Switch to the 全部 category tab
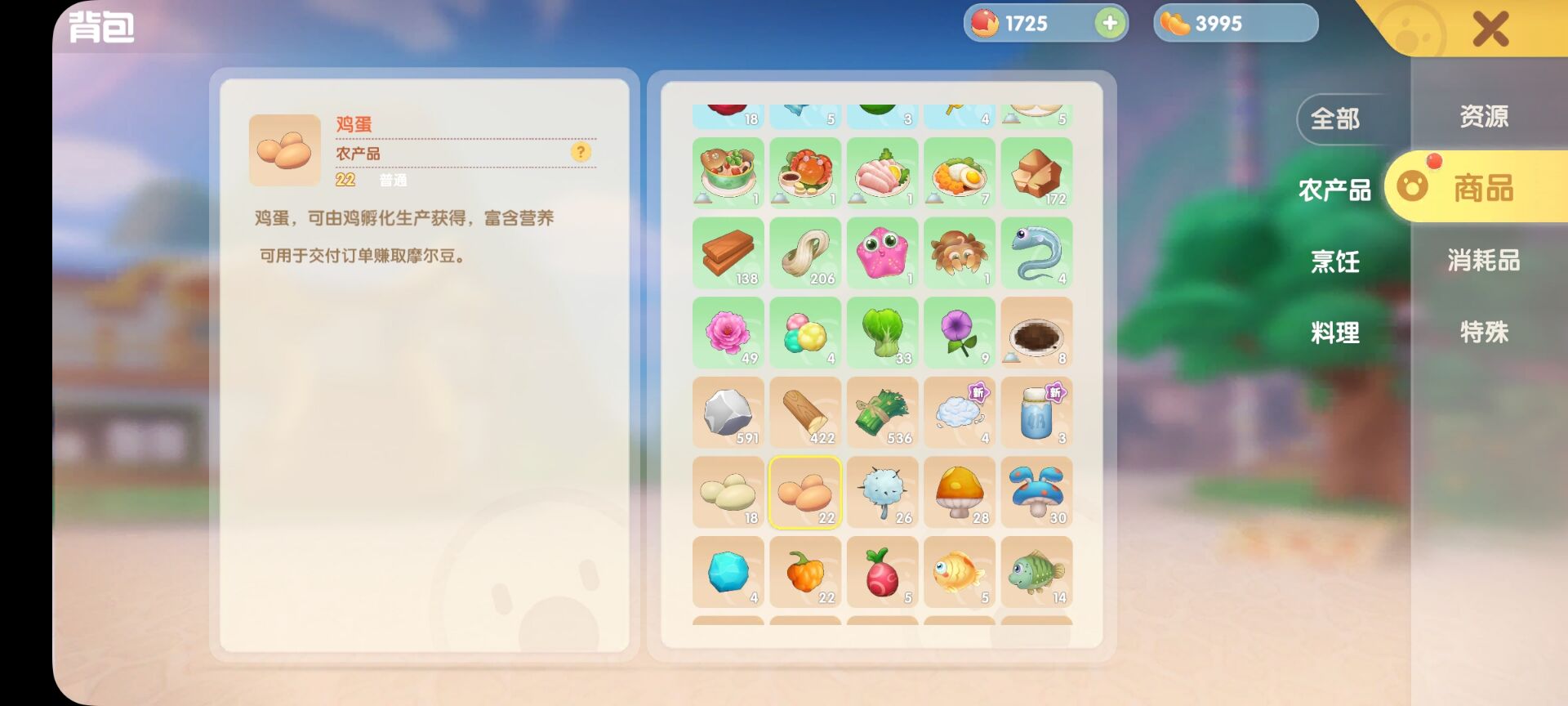Screen dimensions: 1568x706 [x=1334, y=118]
